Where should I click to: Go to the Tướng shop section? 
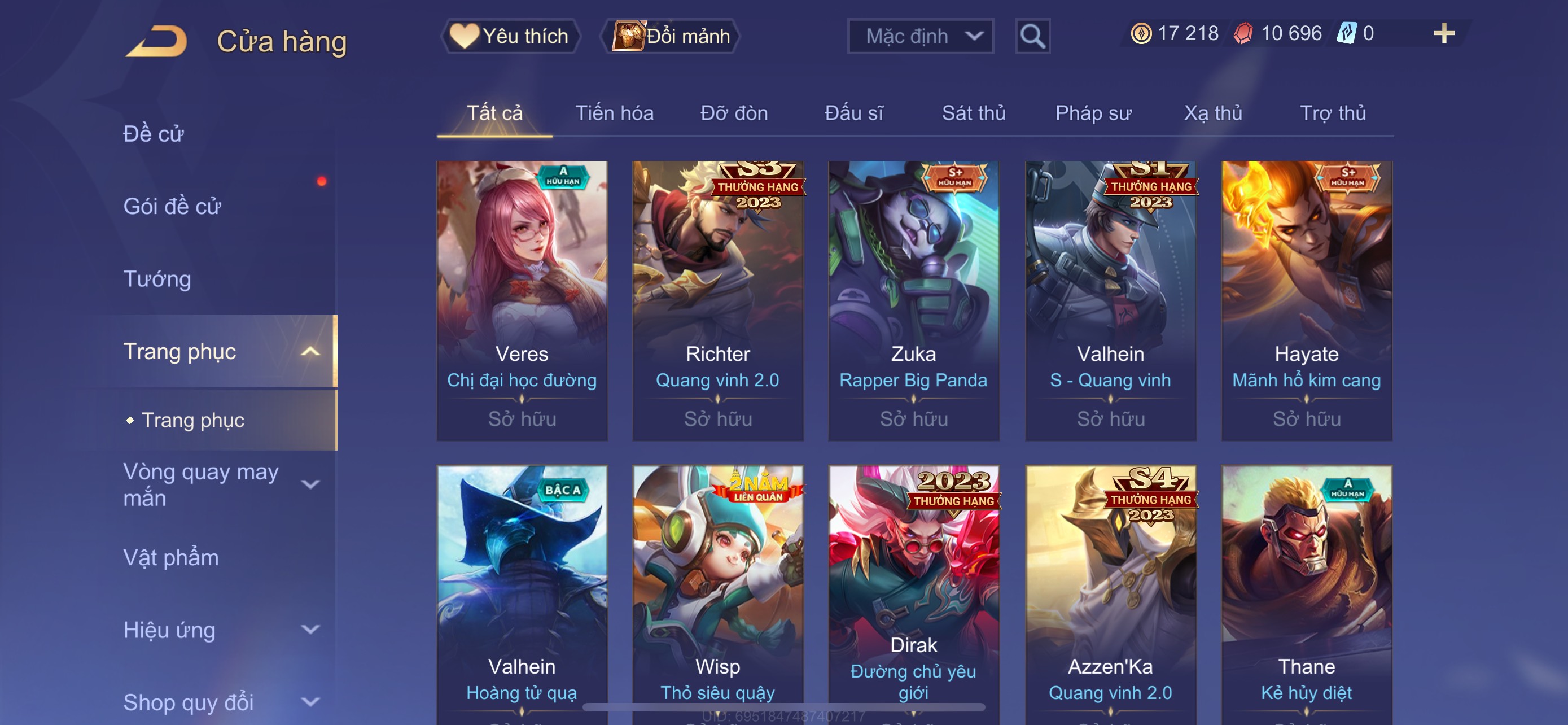(157, 279)
